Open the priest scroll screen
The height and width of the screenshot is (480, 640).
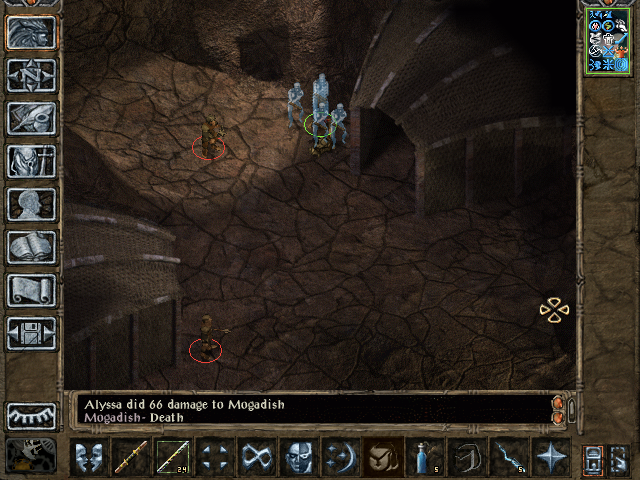pyautogui.click(x=31, y=290)
